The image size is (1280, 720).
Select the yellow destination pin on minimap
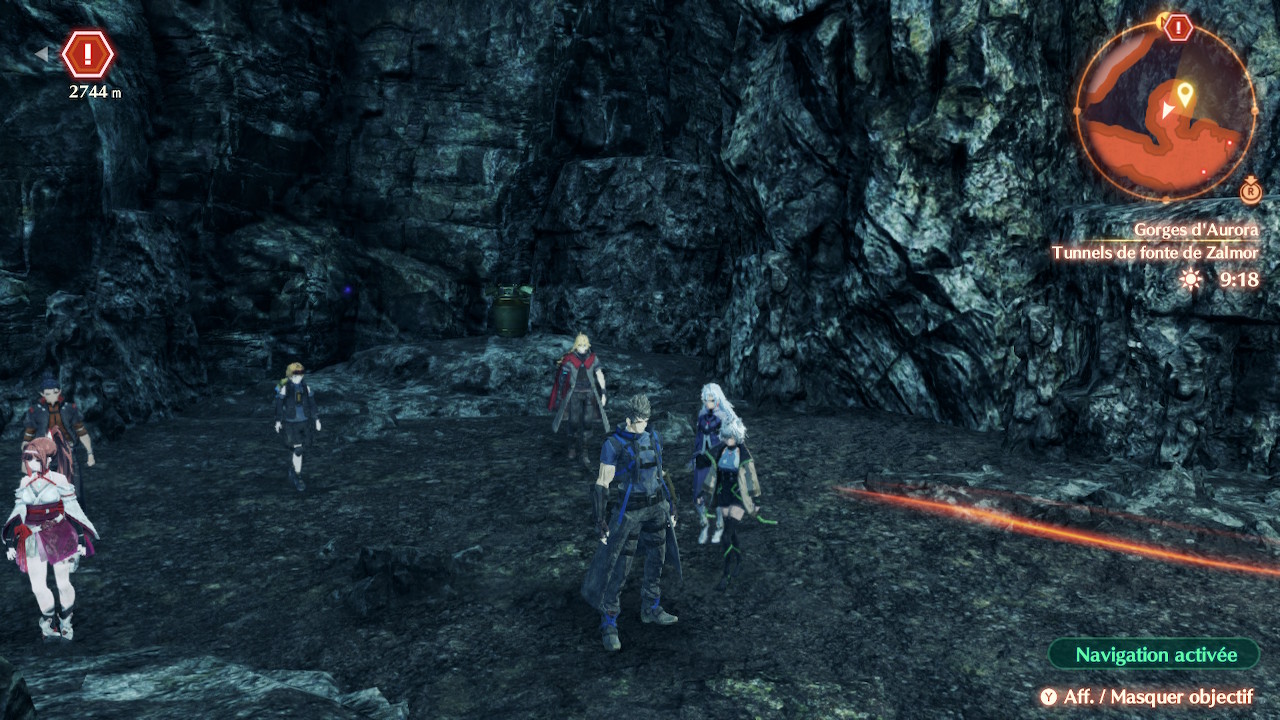point(1185,95)
